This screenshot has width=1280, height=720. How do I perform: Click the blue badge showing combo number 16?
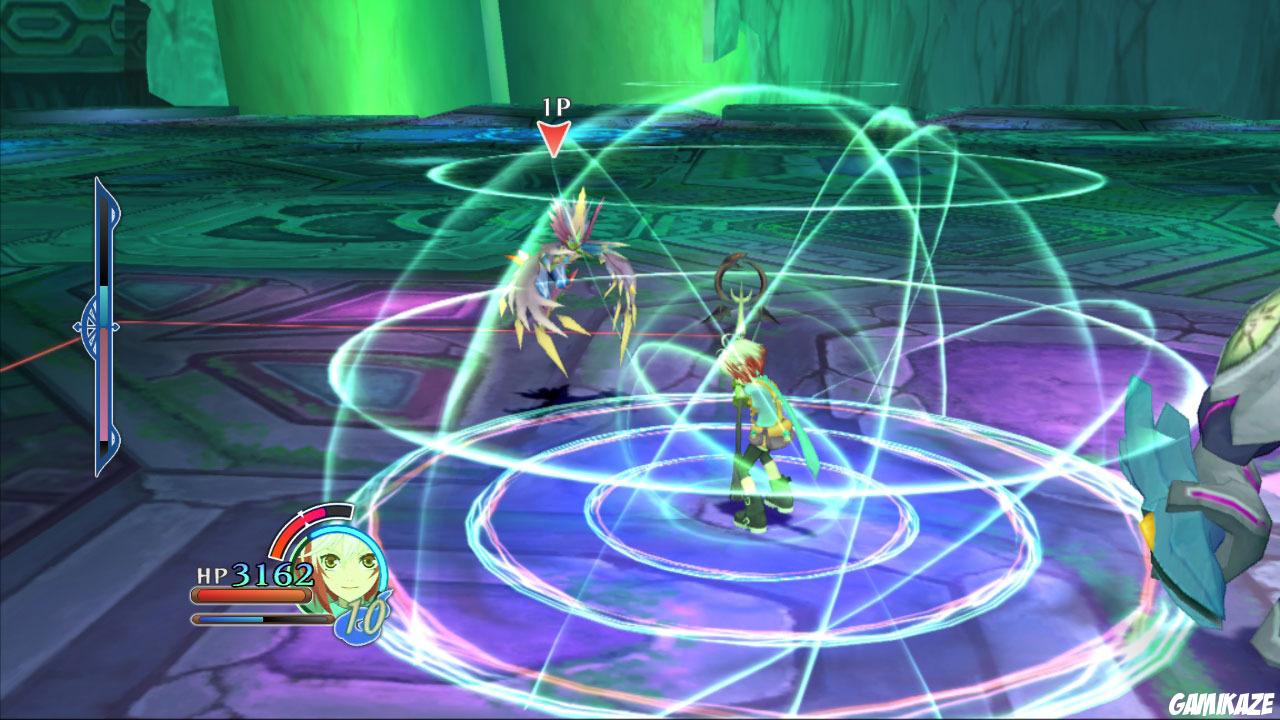point(362,620)
